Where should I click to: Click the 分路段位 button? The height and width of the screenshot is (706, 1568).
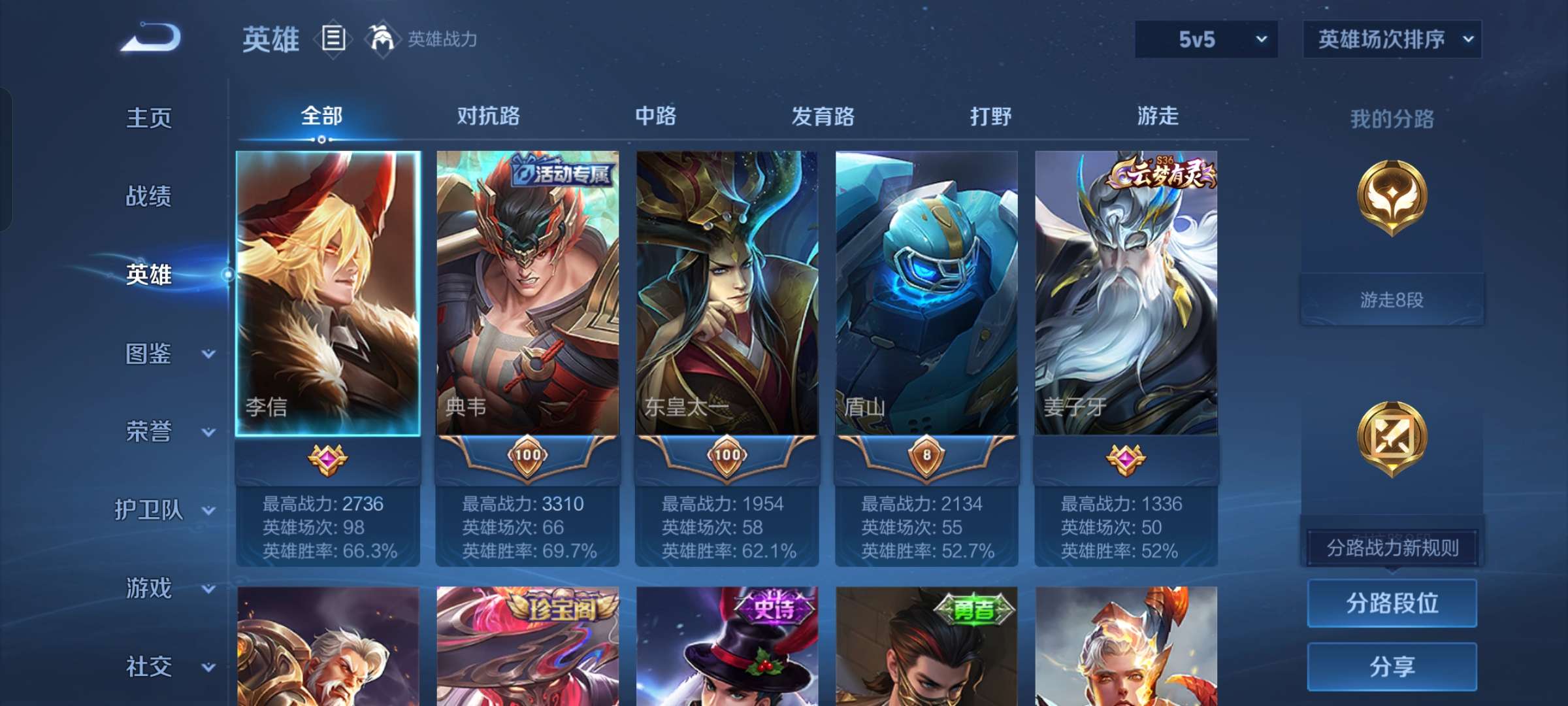1392,605
